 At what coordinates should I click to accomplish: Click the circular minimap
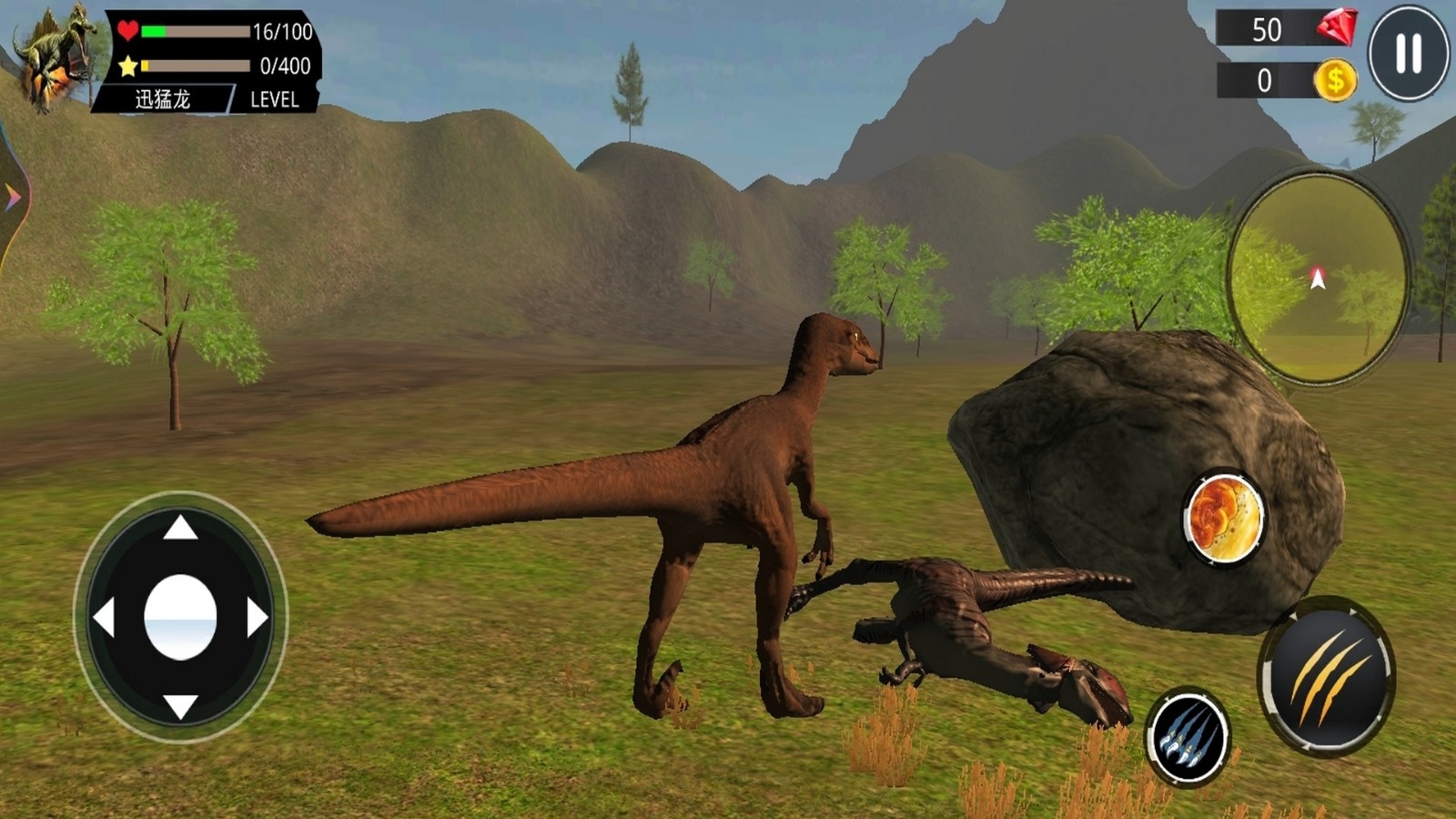pos(1317,278)
